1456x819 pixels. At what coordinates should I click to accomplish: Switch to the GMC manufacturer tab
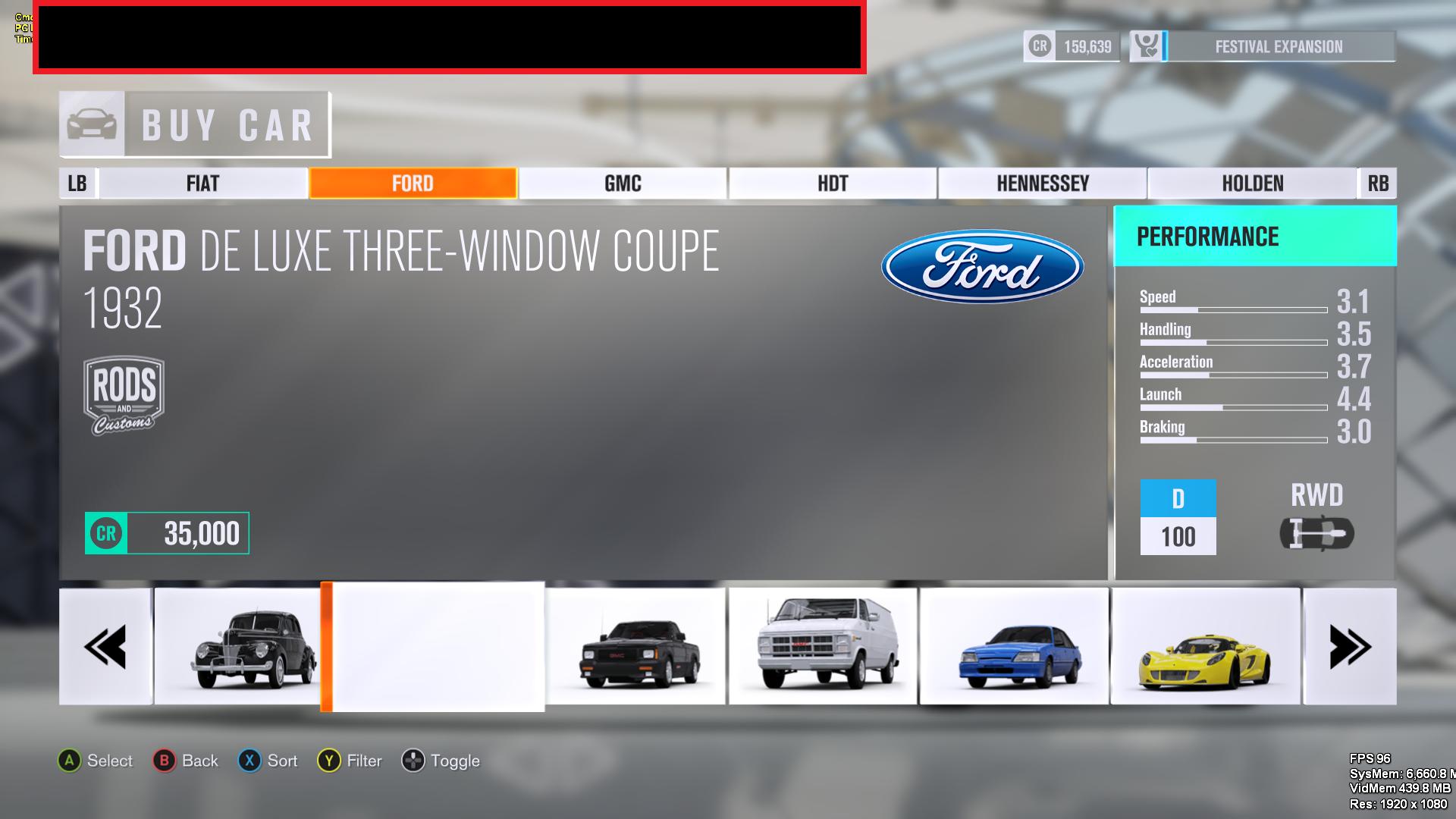(622, 183)
